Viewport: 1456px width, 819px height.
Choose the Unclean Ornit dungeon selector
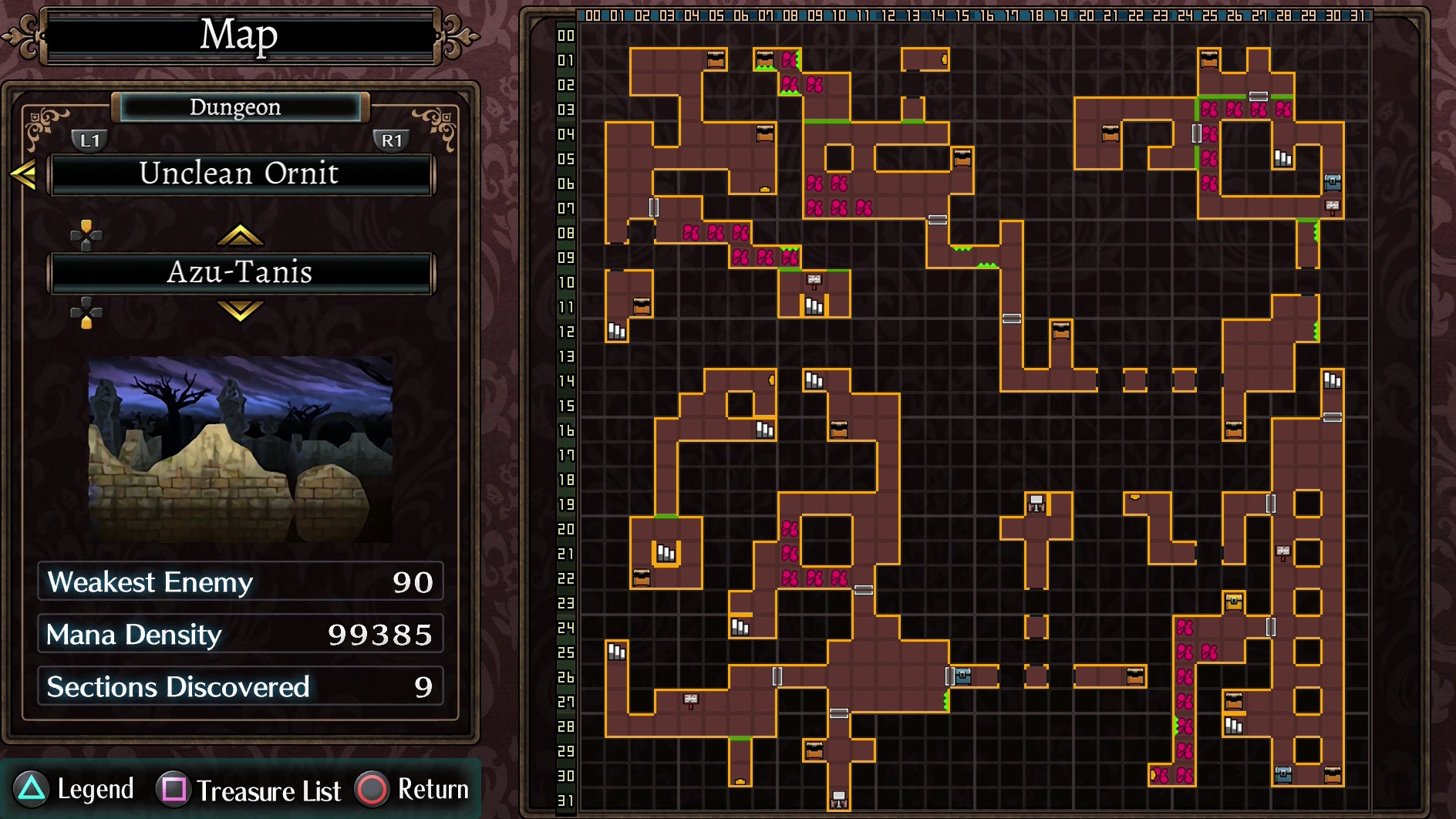(x=241, y=174)
